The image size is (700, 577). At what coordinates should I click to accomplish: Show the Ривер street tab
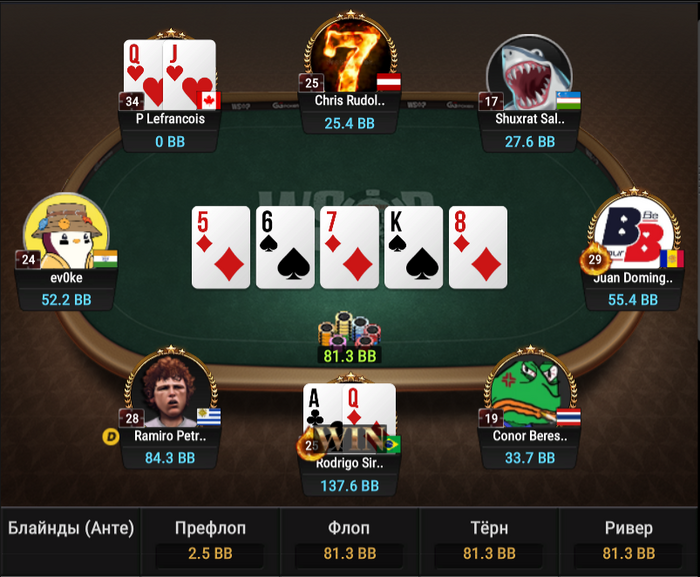pyautogui.click(x=628, y=540)
